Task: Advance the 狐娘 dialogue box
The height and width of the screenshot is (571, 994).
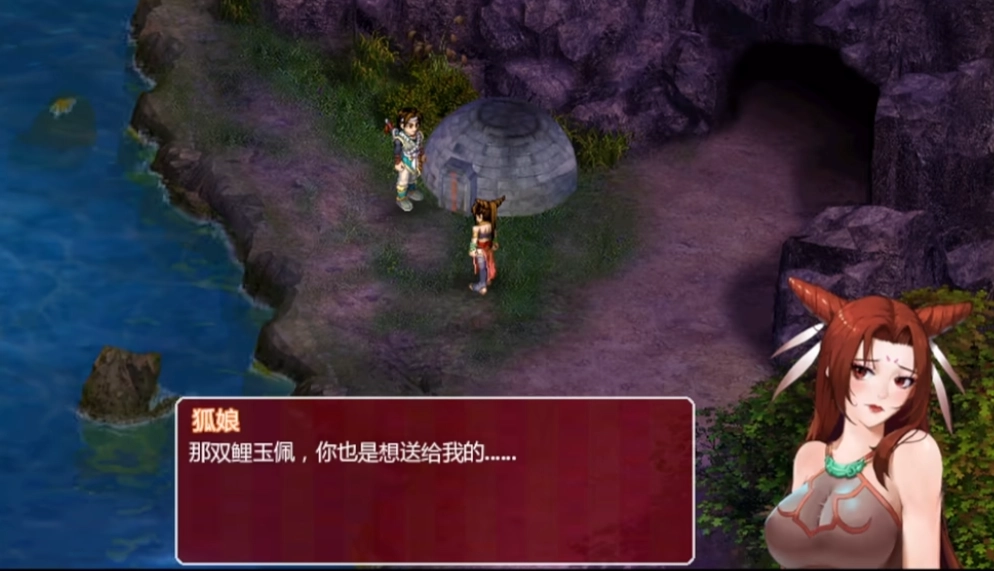Action: [435, 480]
